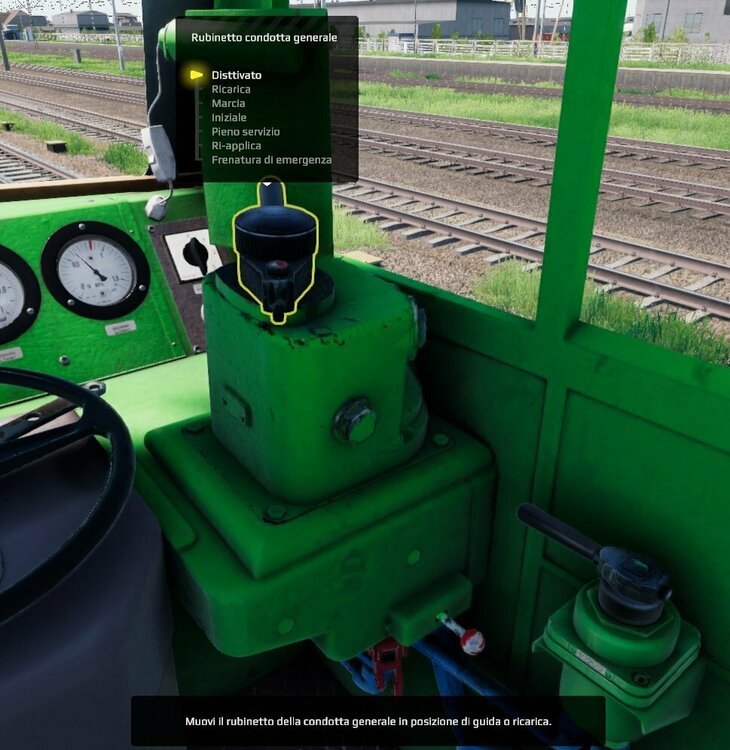Select Frenatura di emergenza
730x750 pixels.
tap(271, 159)
